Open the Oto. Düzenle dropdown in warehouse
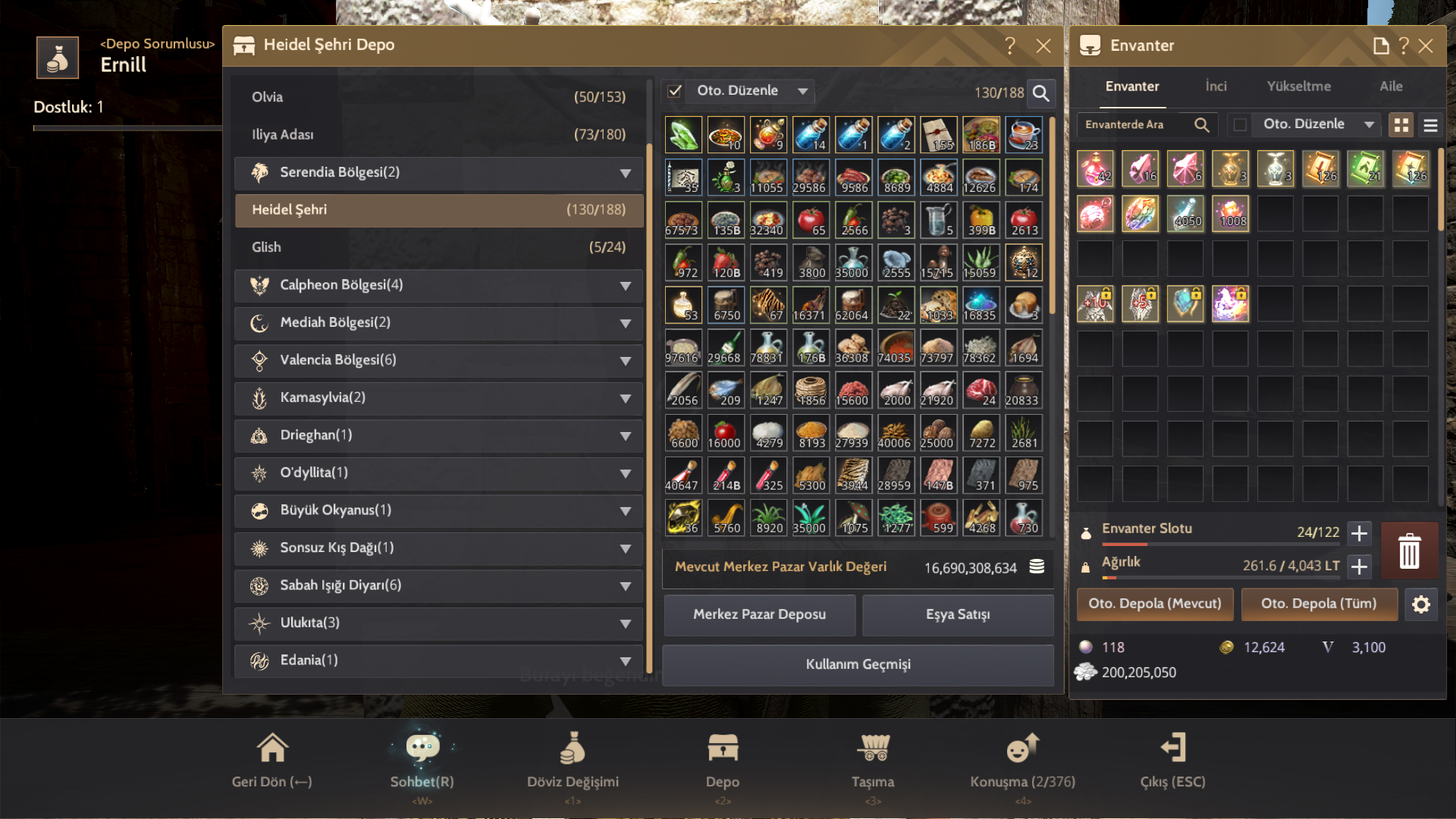The height and width of the screenshot is (819, 1456). click(x=802, y=90)
